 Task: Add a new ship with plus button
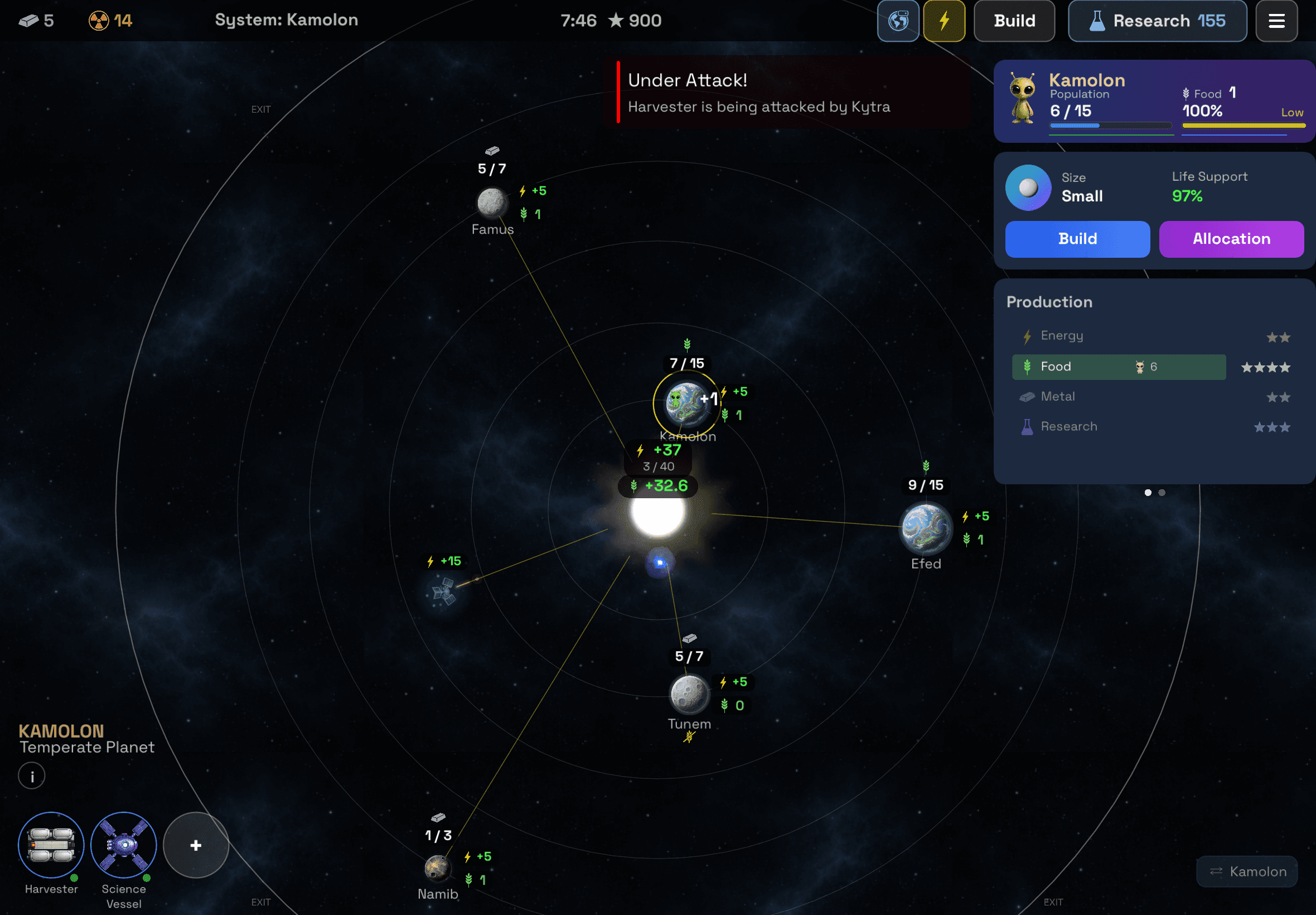tap(196, 845)
